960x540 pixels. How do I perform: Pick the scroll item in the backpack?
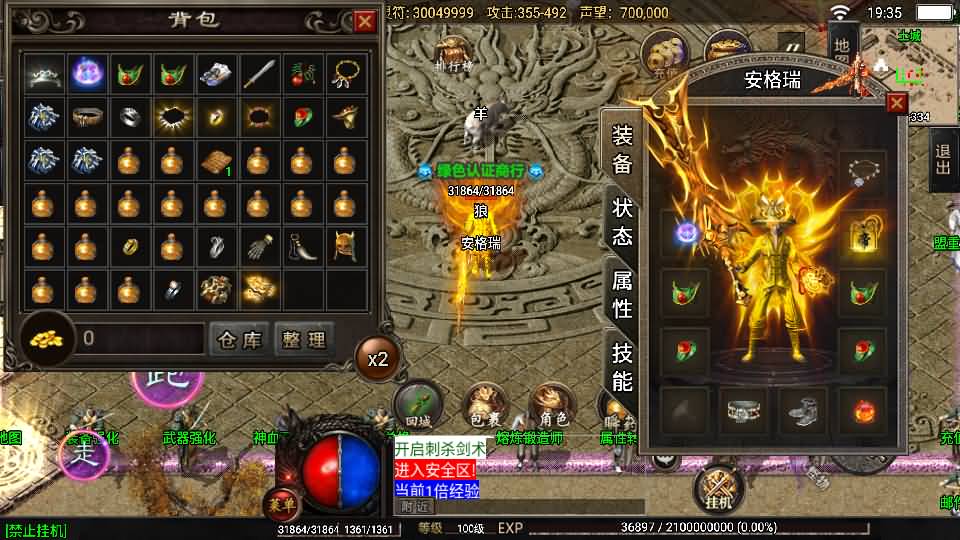tap(215, 160)
